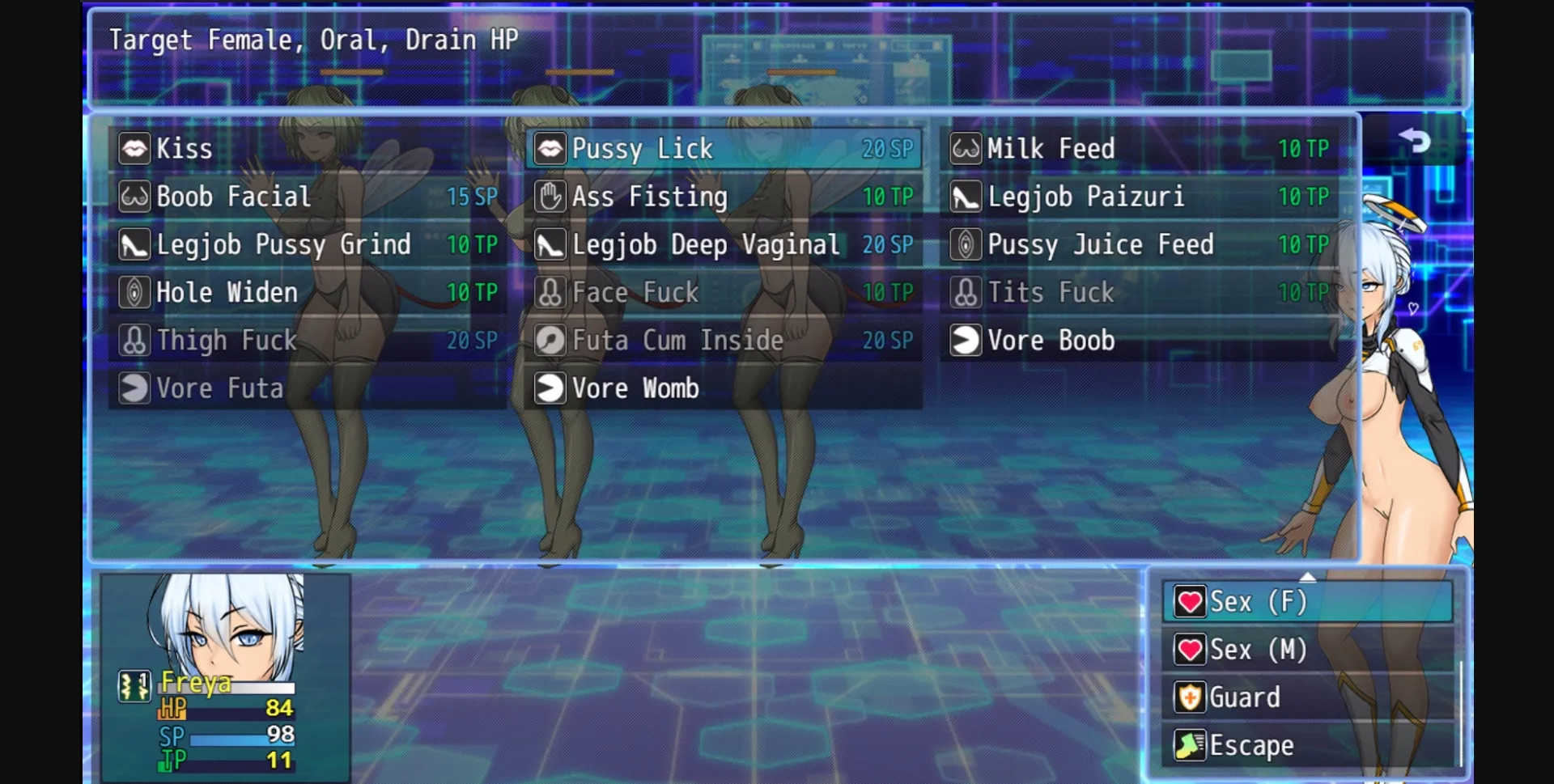Select the Vore Boob skill

[x=1052, y=341]
